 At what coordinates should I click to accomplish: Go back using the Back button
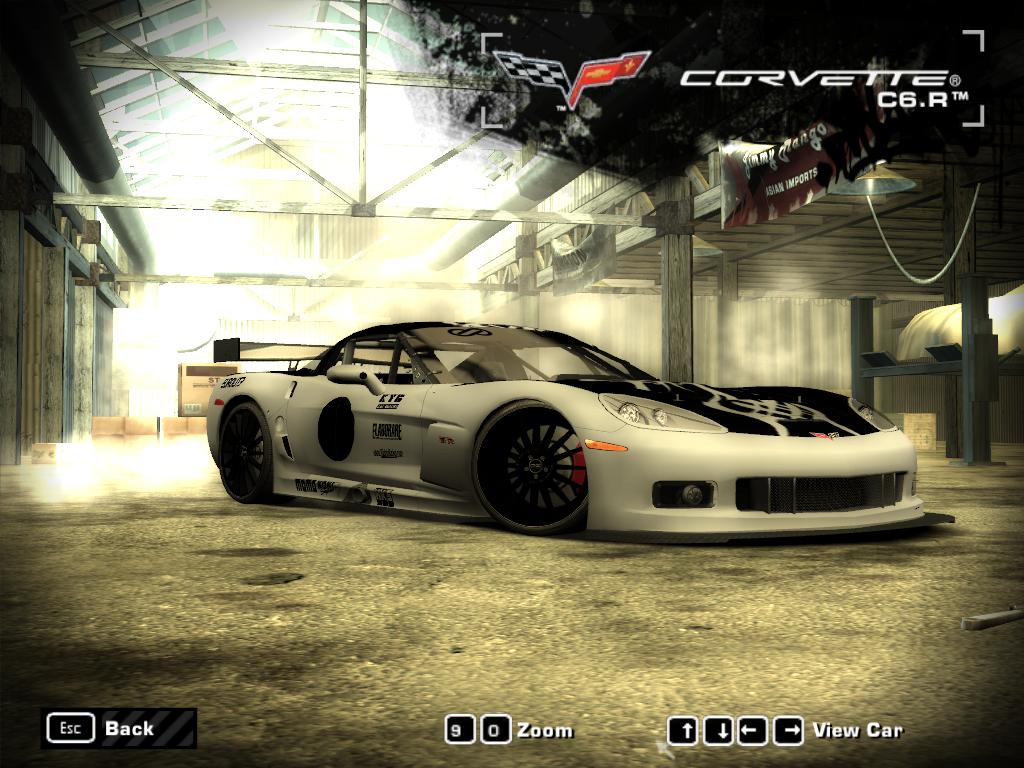(118, 728)
